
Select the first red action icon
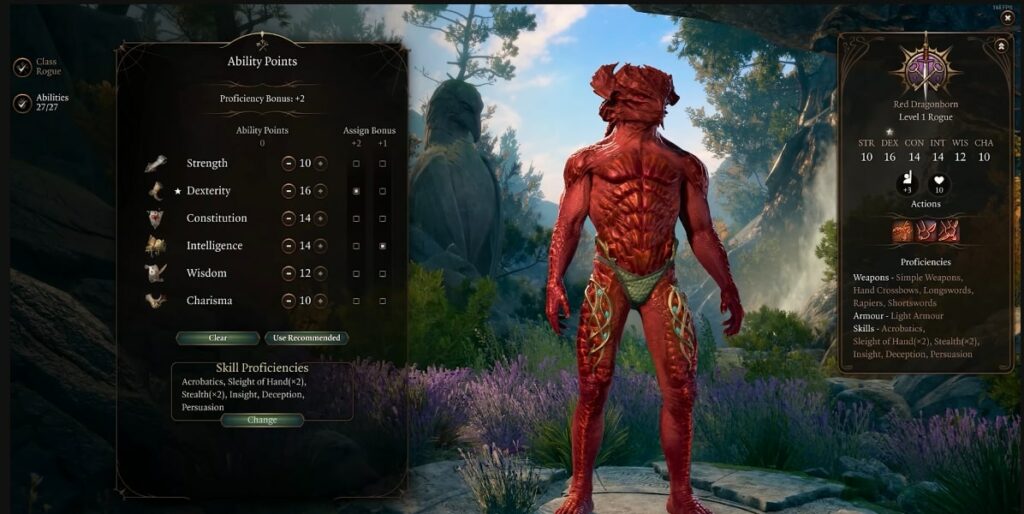(903, 231)
